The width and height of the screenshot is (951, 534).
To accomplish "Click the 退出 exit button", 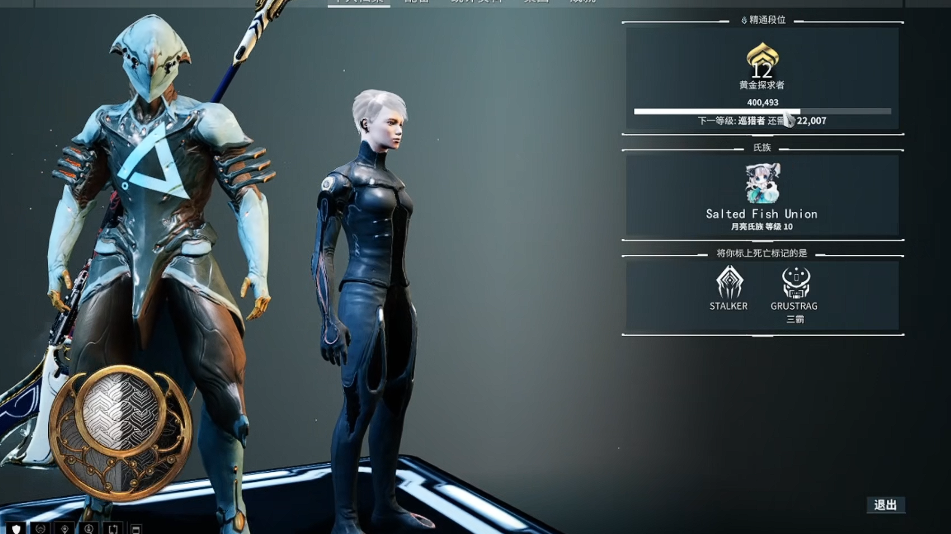I will pos(885,505).
